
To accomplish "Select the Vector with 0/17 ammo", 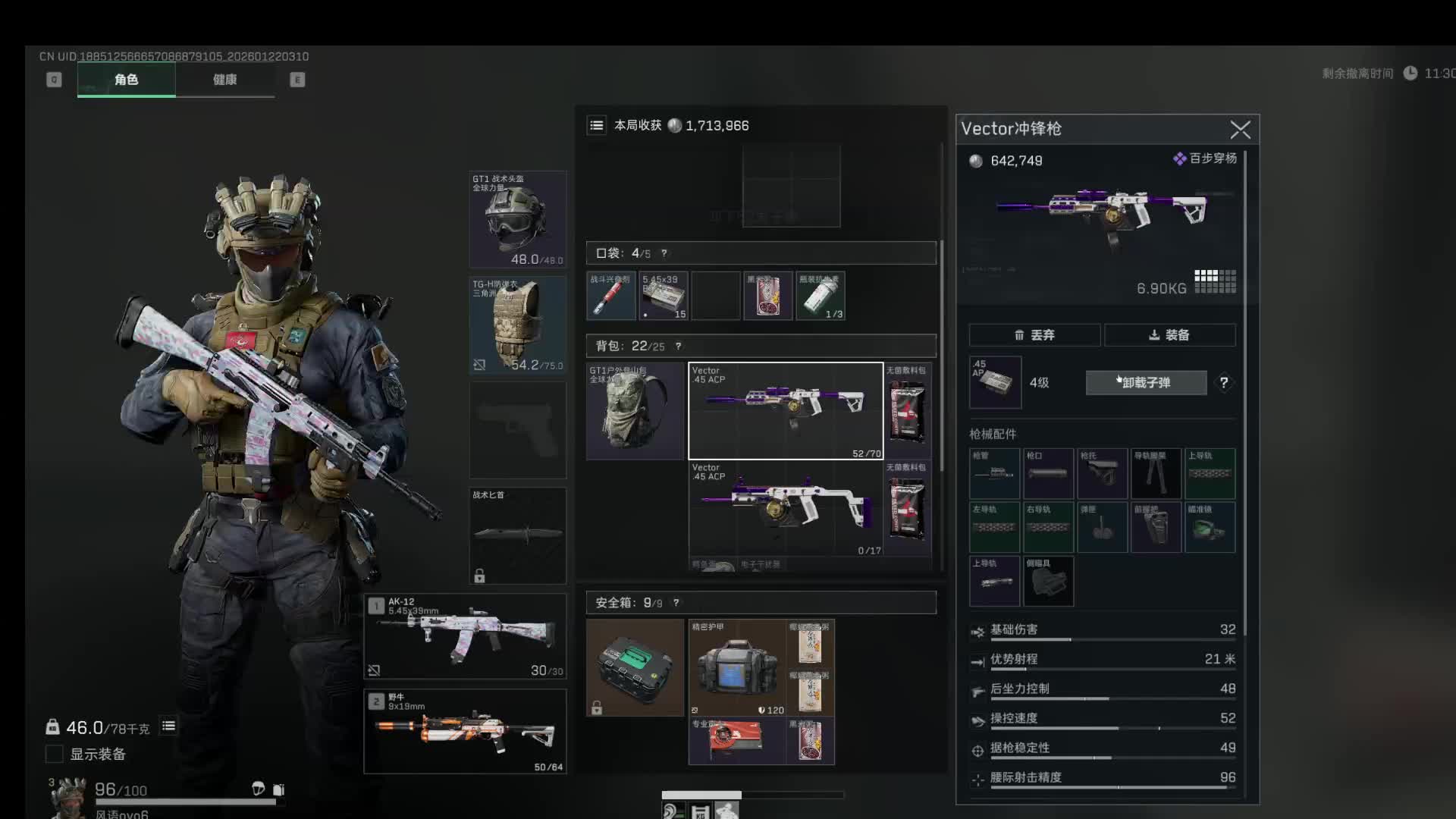I will (x=786, y=510).
